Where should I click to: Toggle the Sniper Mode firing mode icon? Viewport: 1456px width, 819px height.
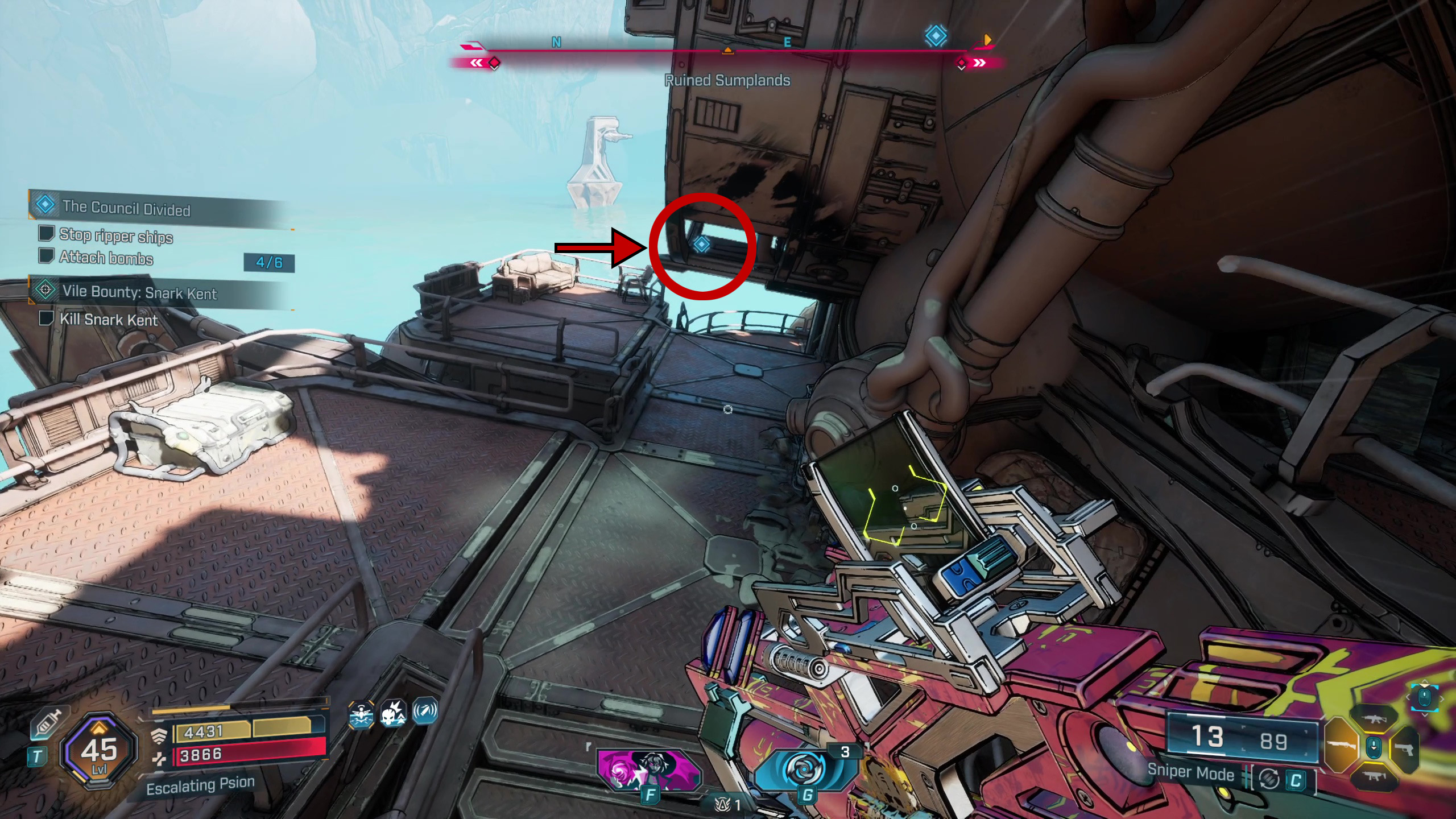[1268, 779]
